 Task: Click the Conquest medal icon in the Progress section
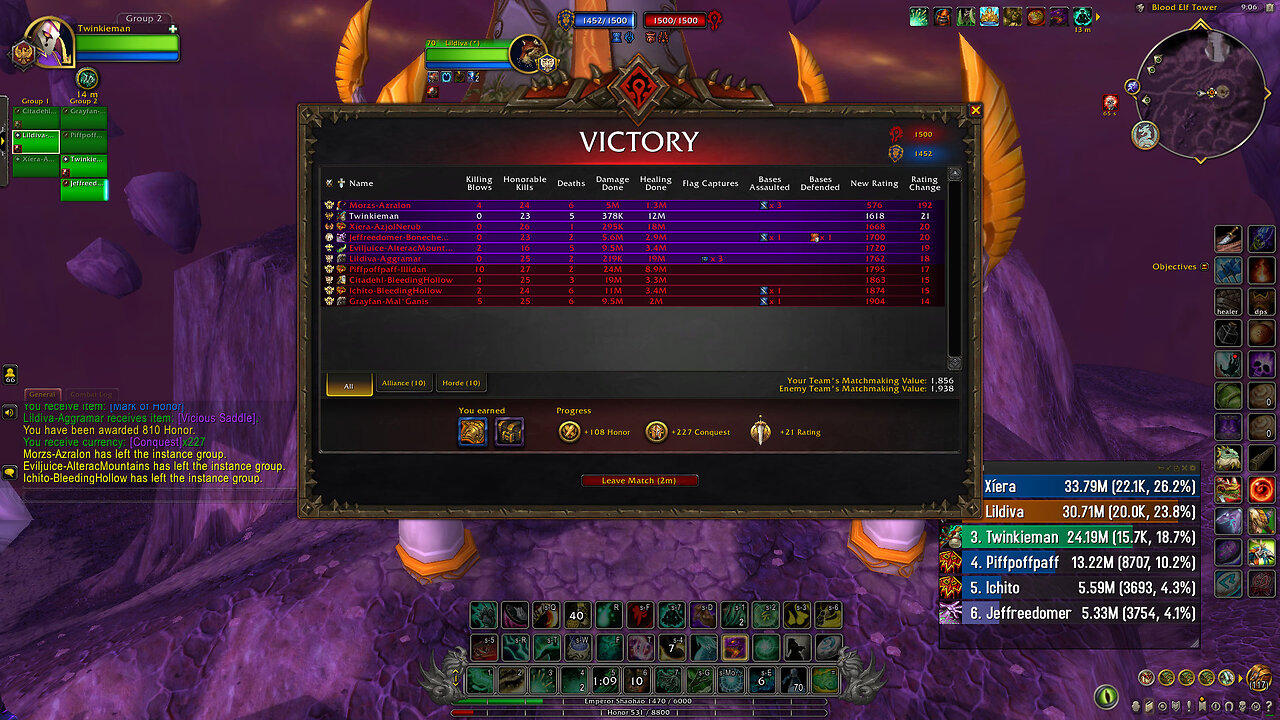[x=656, y=431]
